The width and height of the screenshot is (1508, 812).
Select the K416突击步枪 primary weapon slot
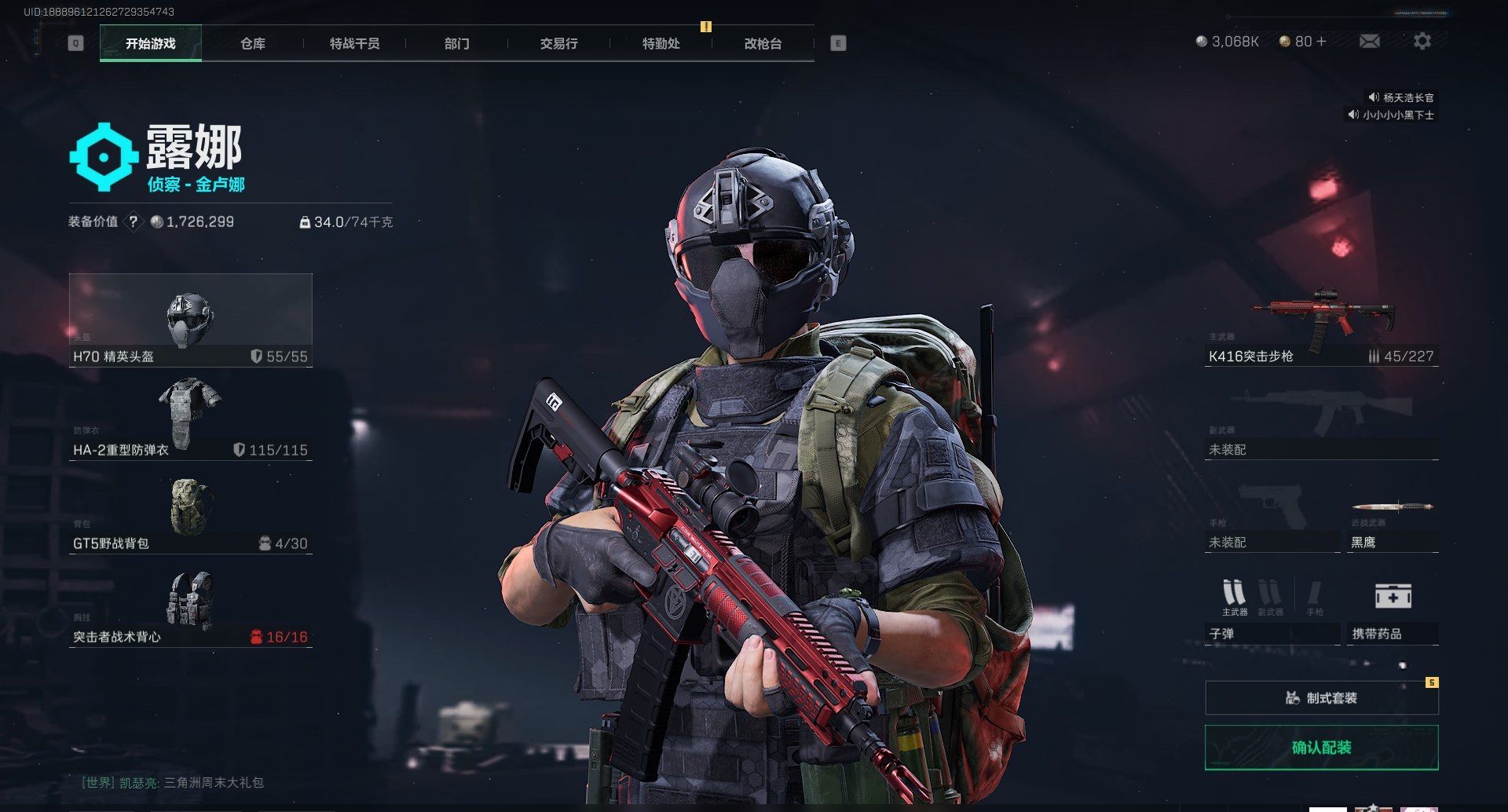pos(1321,326)
